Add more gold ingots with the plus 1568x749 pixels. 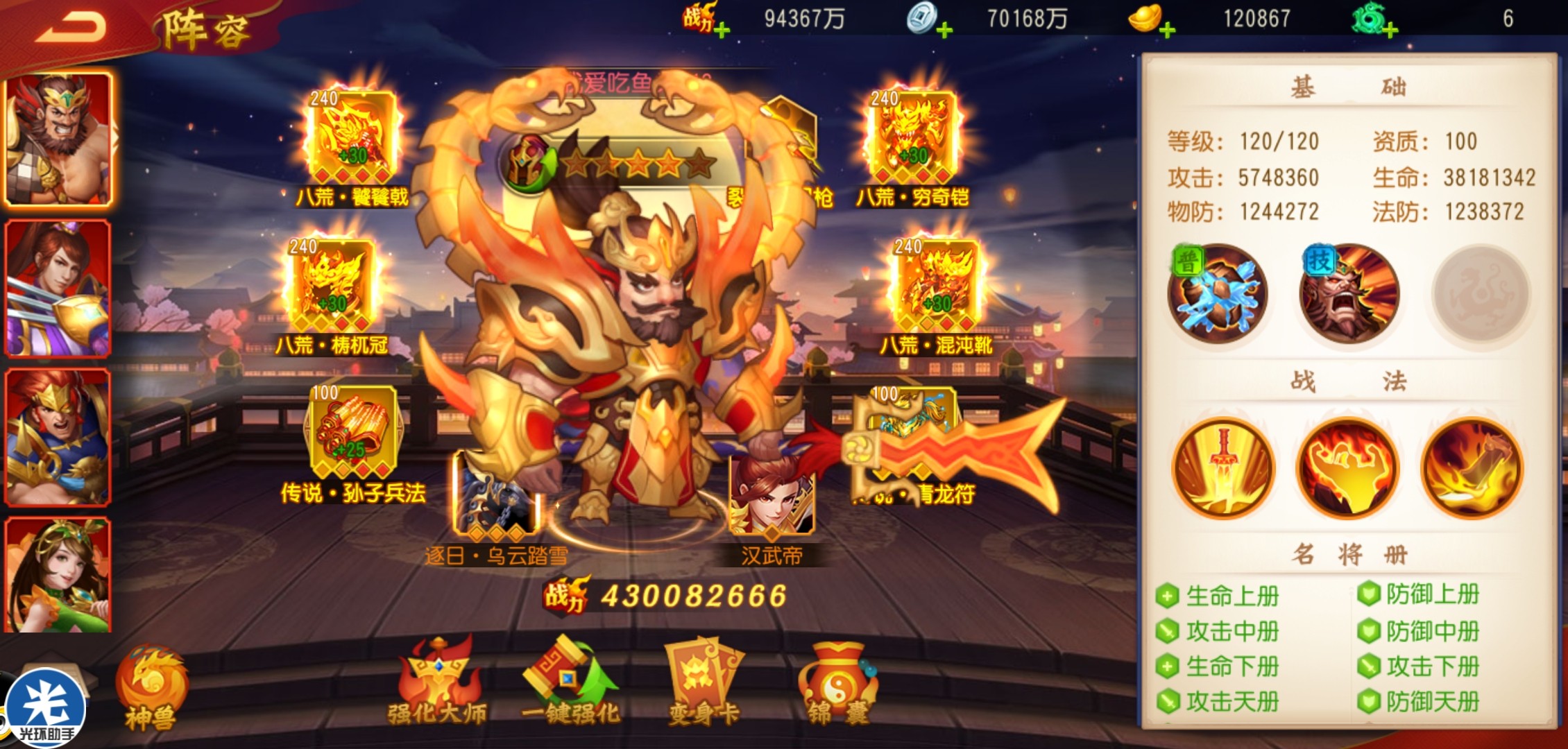(x=1167, y=31)
